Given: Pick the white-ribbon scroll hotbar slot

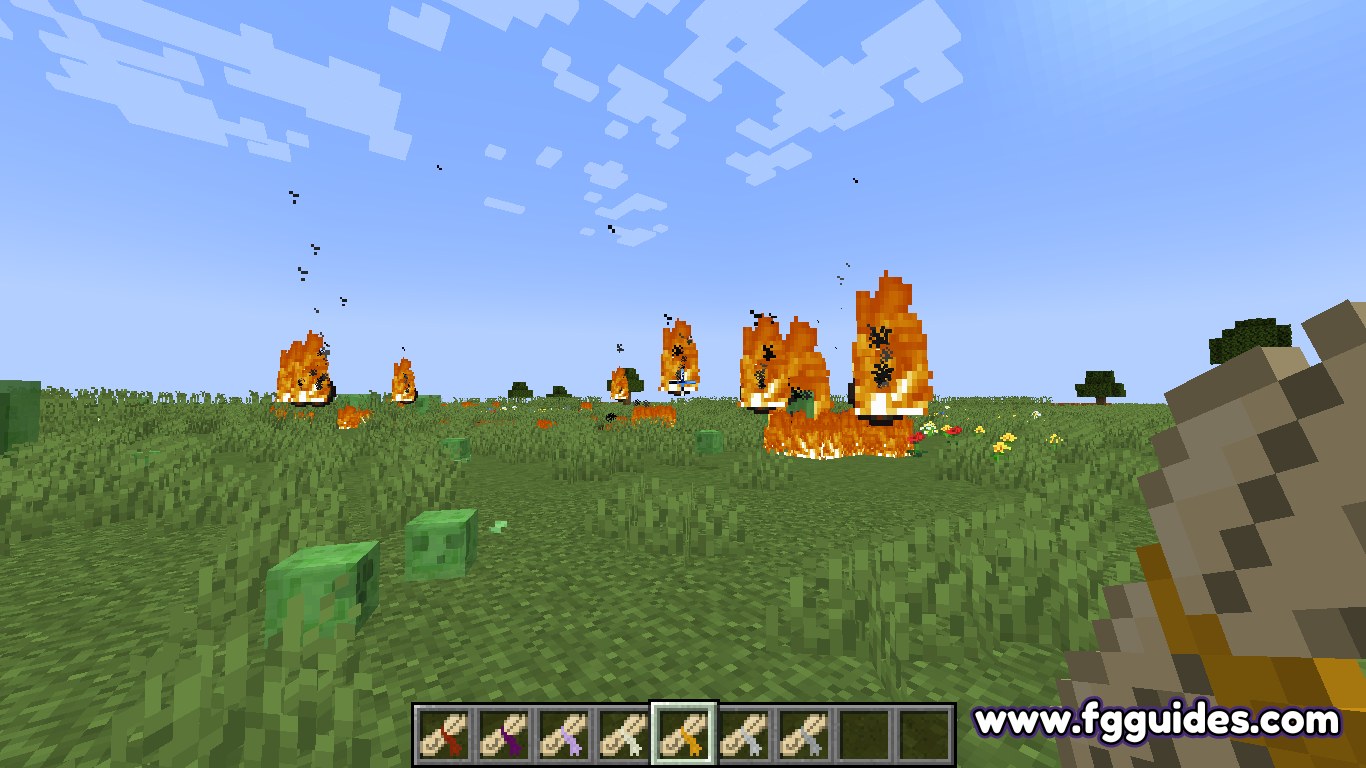Looking at the screenshot, I should pos(623,735).
